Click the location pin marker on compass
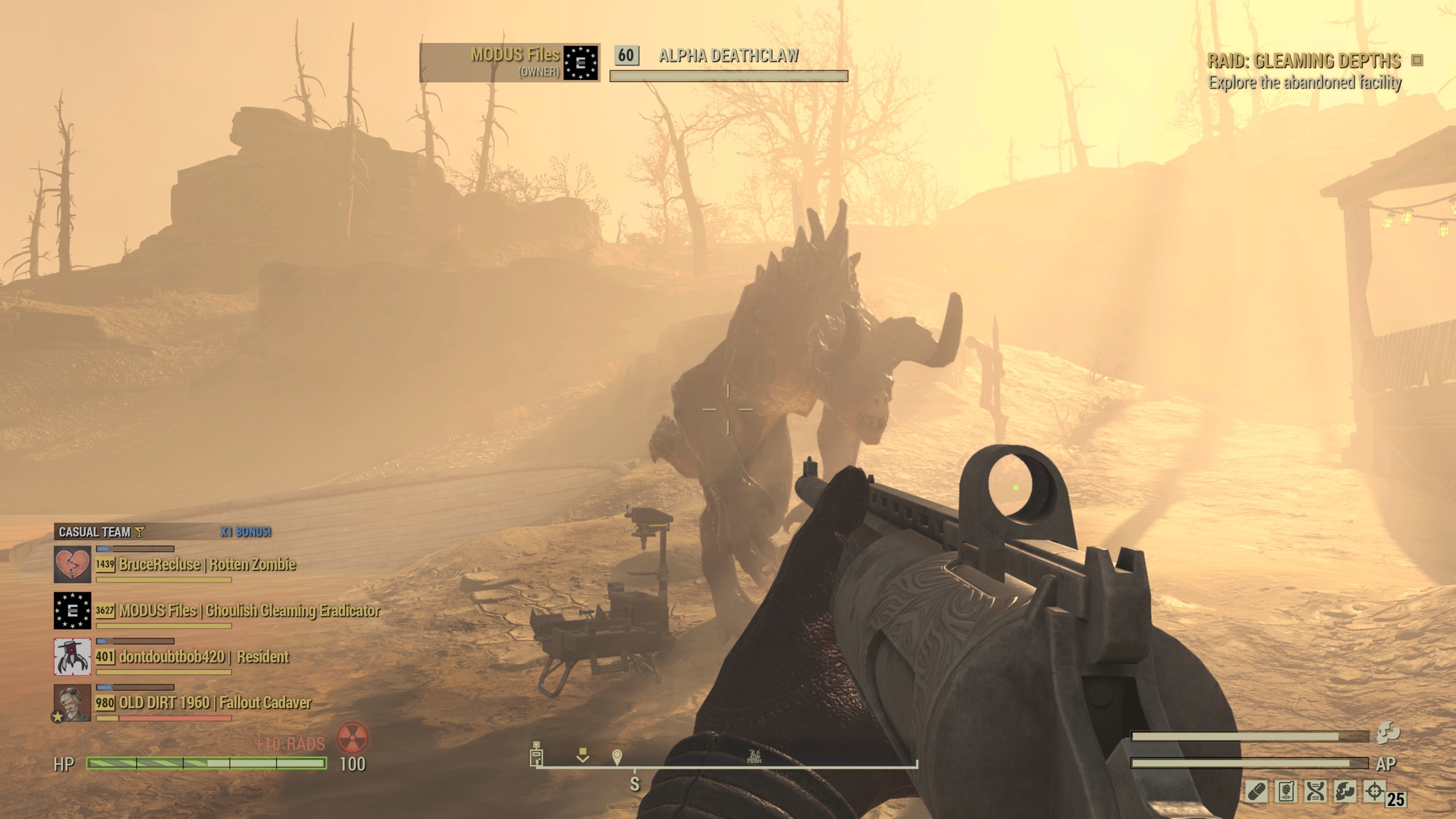The image size is (1456, 819). tap(617, 757)
